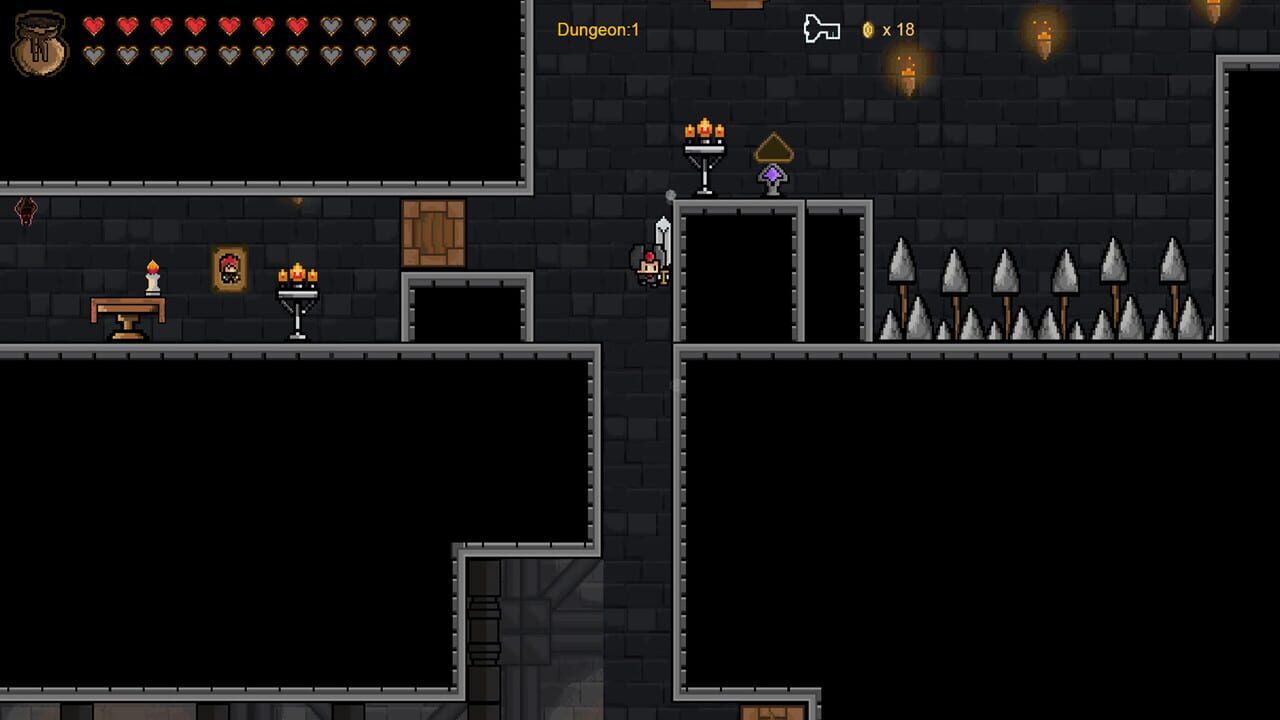1280x720 pixels.
Task: Click the Dungeon:1 level label
Action: (597, 30)
